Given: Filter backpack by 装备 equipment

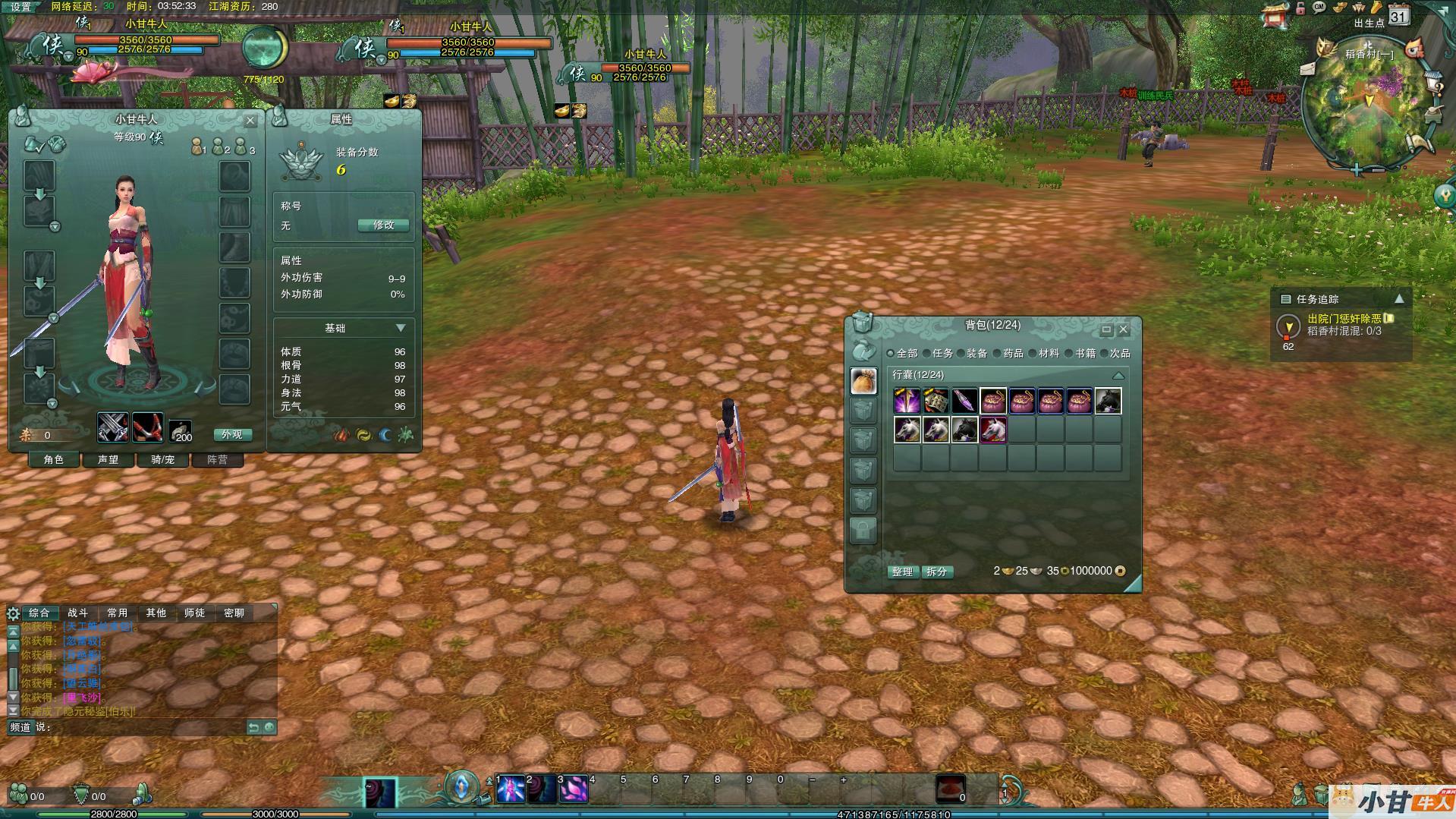Looking at the screenshot, I should [971, 354].
